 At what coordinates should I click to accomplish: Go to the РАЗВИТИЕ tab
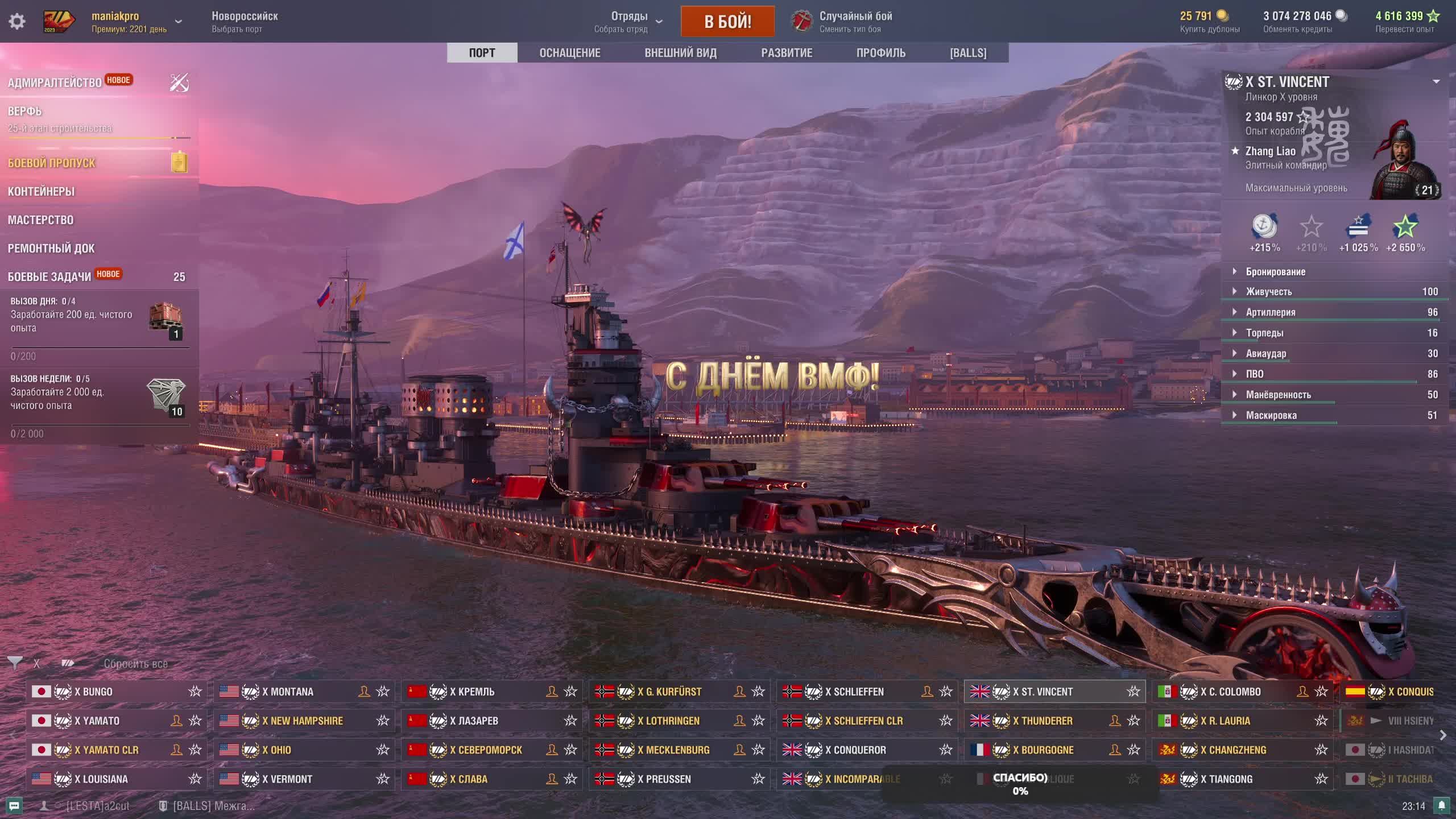click(x=787, y=53)
